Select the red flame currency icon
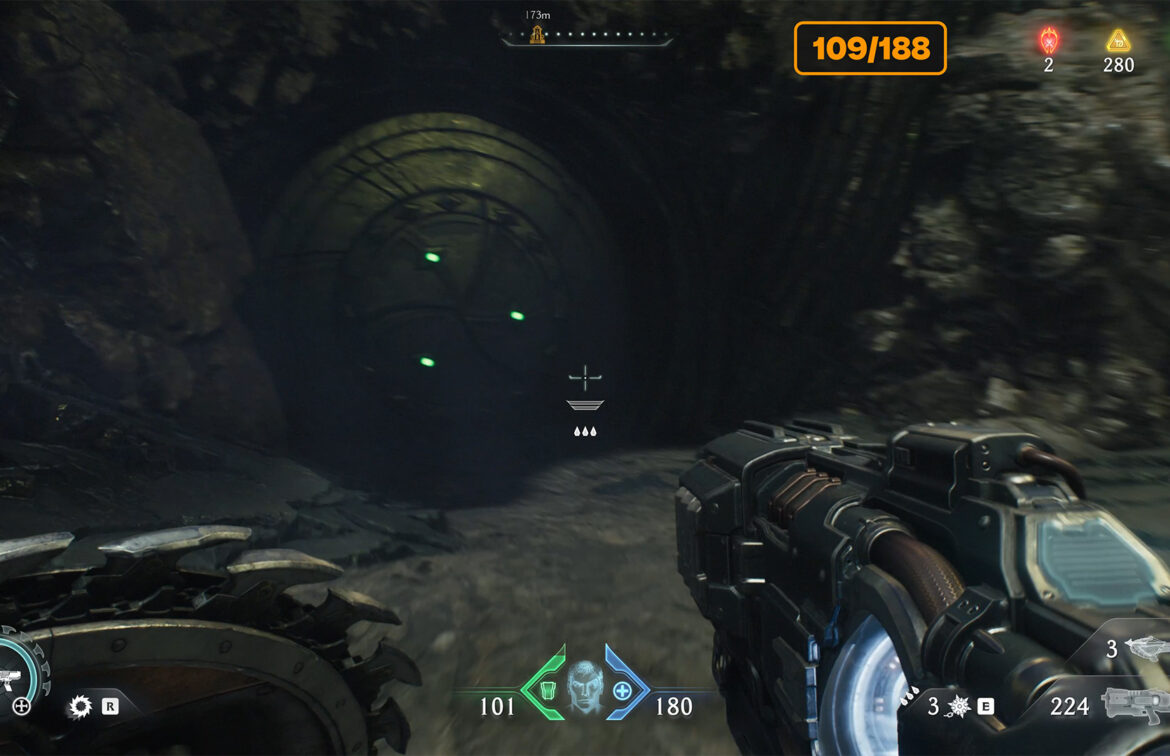The width and height of the screenshot is (1170, 756). coord(1048,40)
